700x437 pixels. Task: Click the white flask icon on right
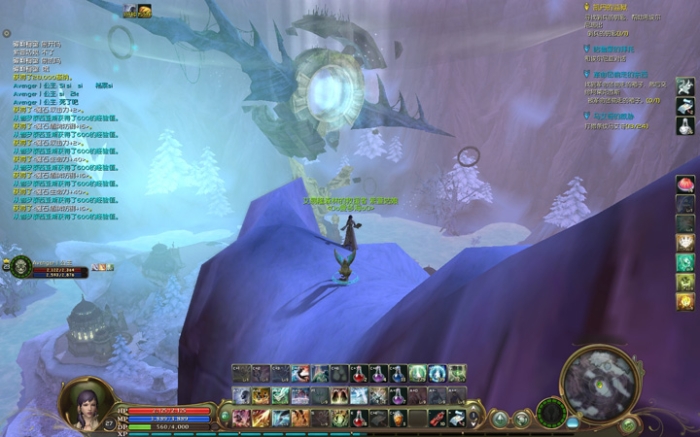[x=685, y=125]
